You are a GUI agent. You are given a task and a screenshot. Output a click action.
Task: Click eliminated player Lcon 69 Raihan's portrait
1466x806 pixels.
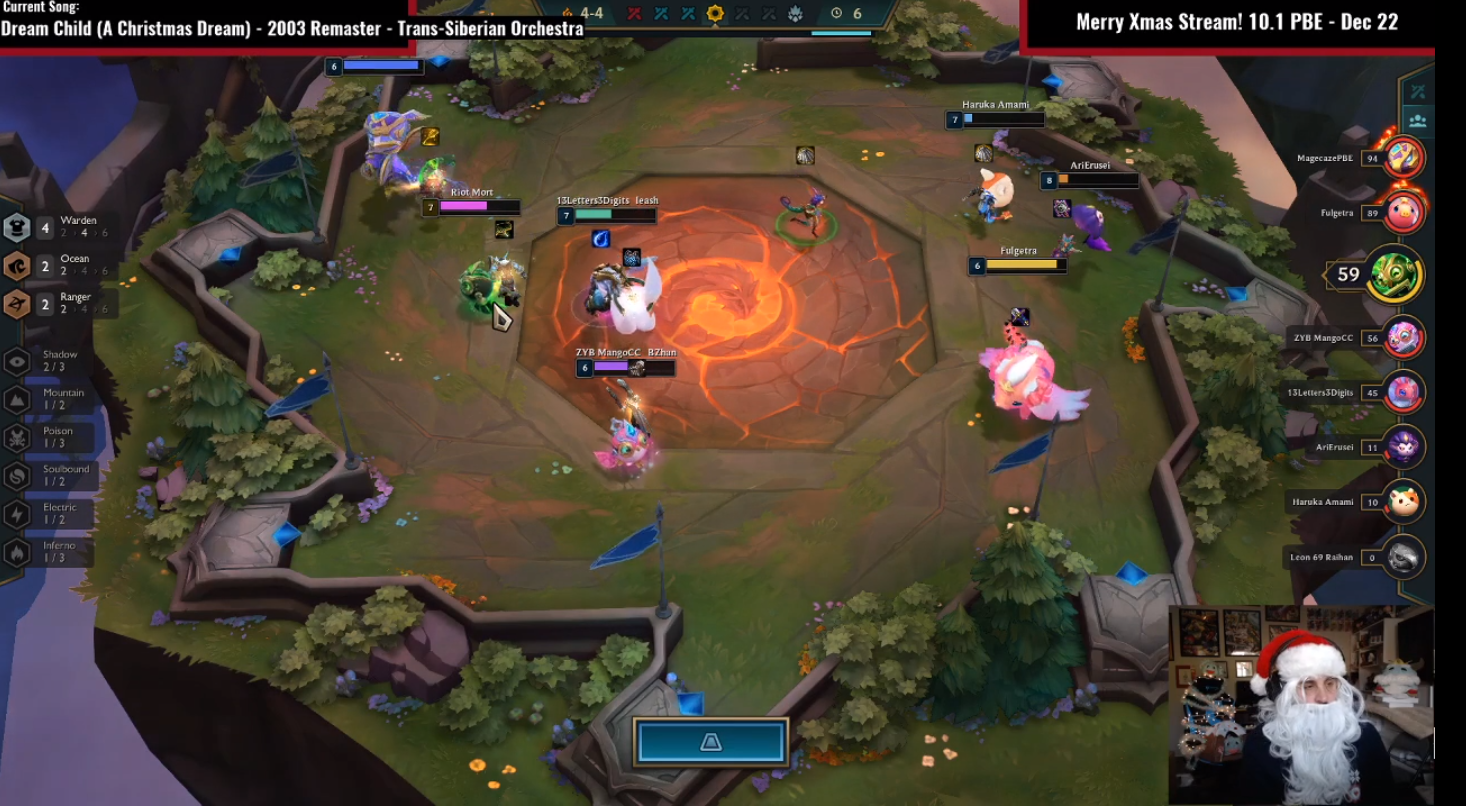pos(1405,557)
